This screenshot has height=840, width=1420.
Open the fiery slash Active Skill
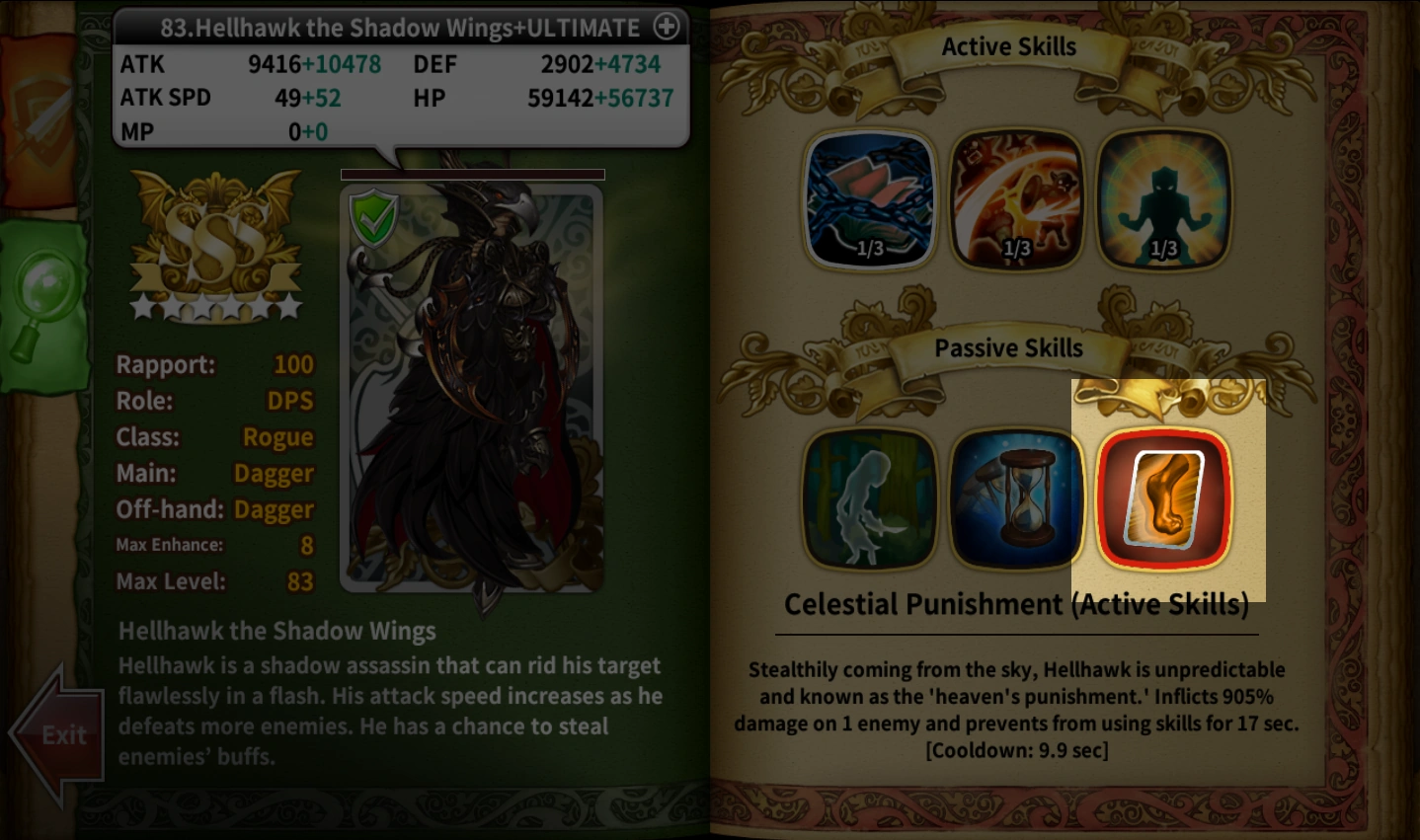(1016, 200)
